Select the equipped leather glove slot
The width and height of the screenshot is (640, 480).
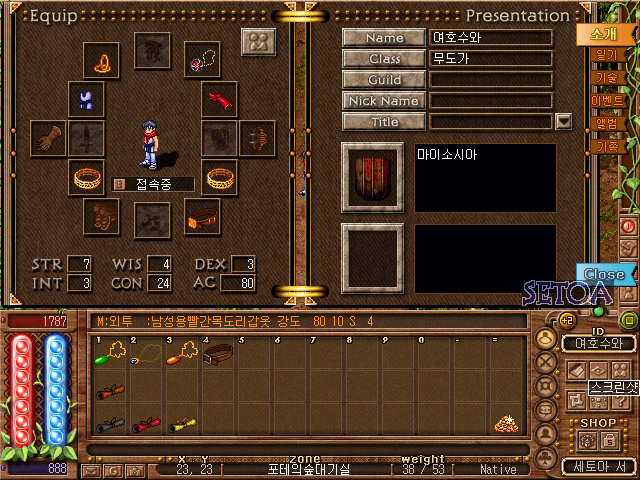pos(48,138)
